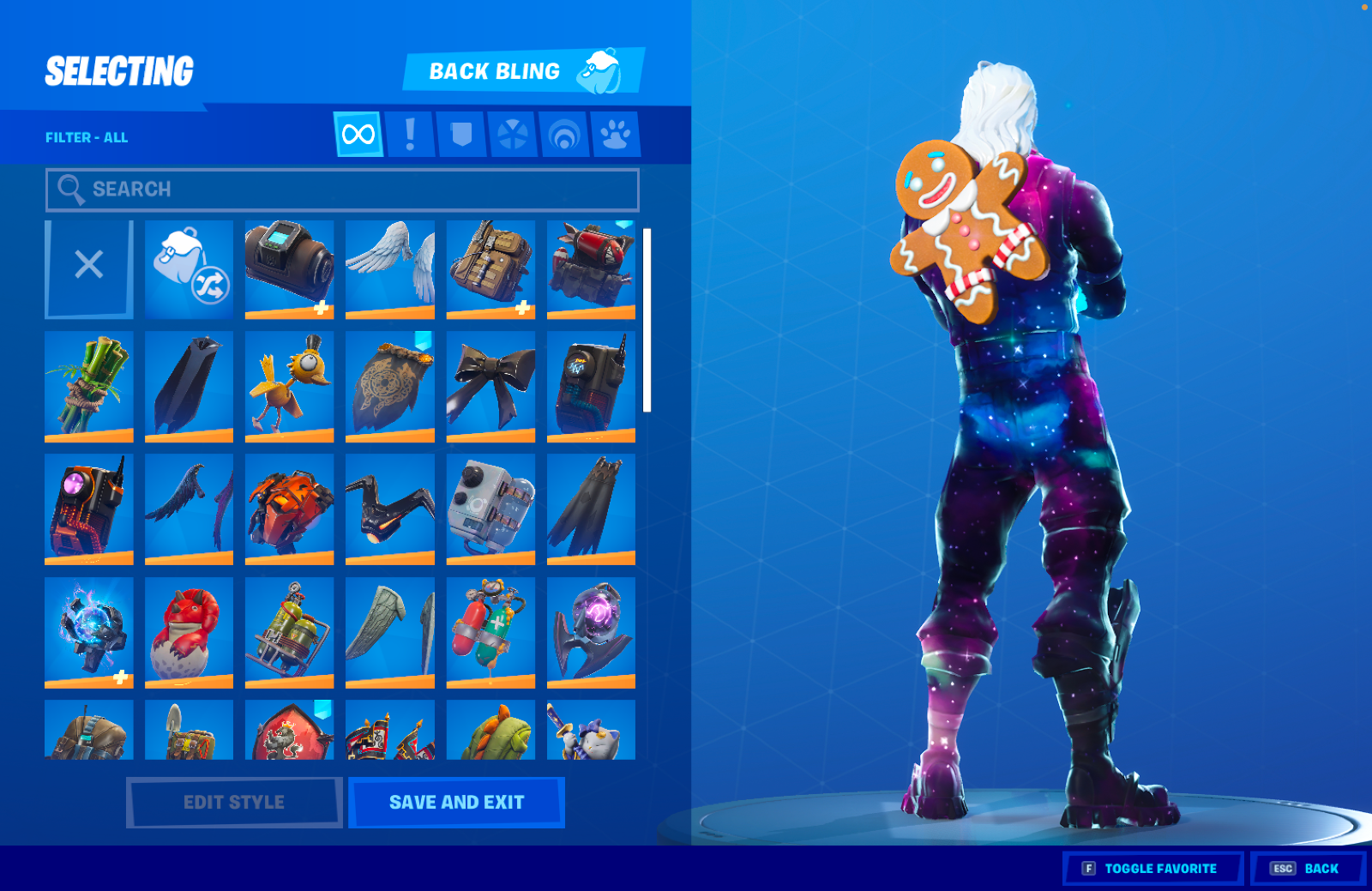Select the concentric circles filter icon

click(x=563, y=135)
